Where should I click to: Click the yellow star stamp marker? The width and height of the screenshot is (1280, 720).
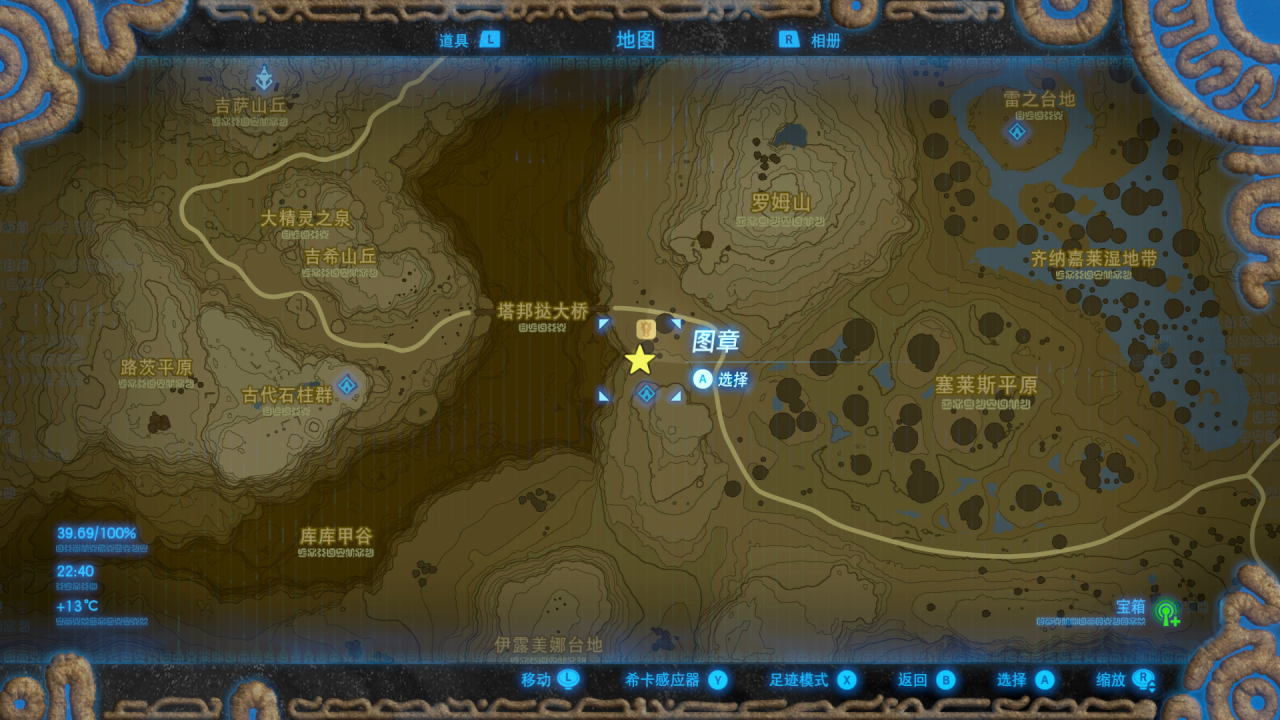639,359
